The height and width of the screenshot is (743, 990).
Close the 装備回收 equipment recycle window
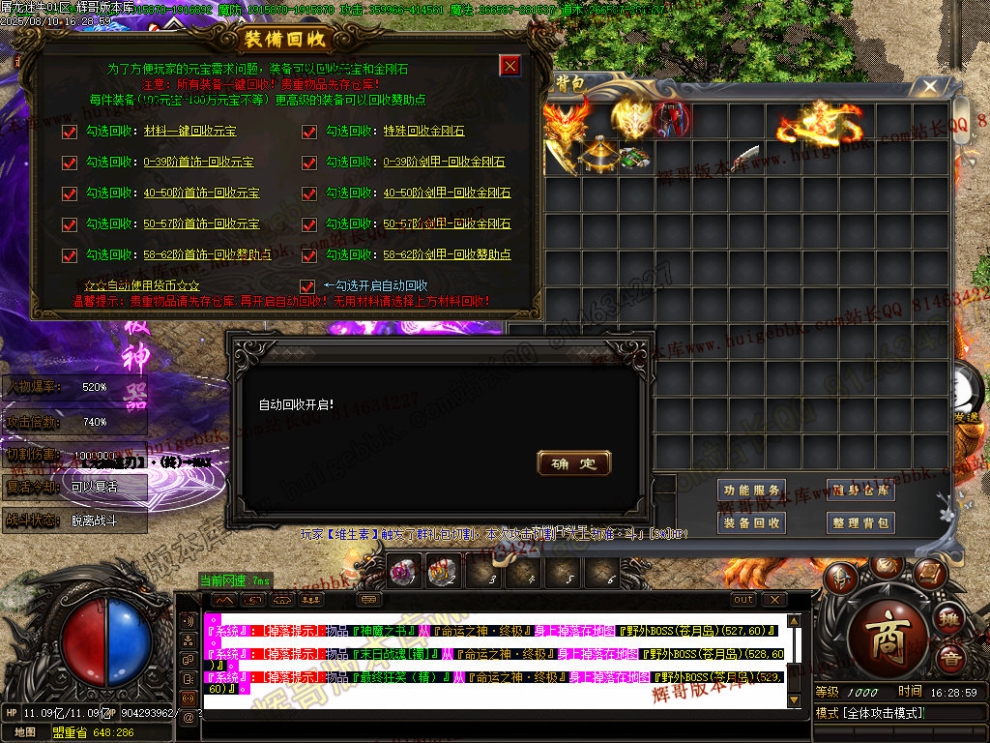[510, 66]
